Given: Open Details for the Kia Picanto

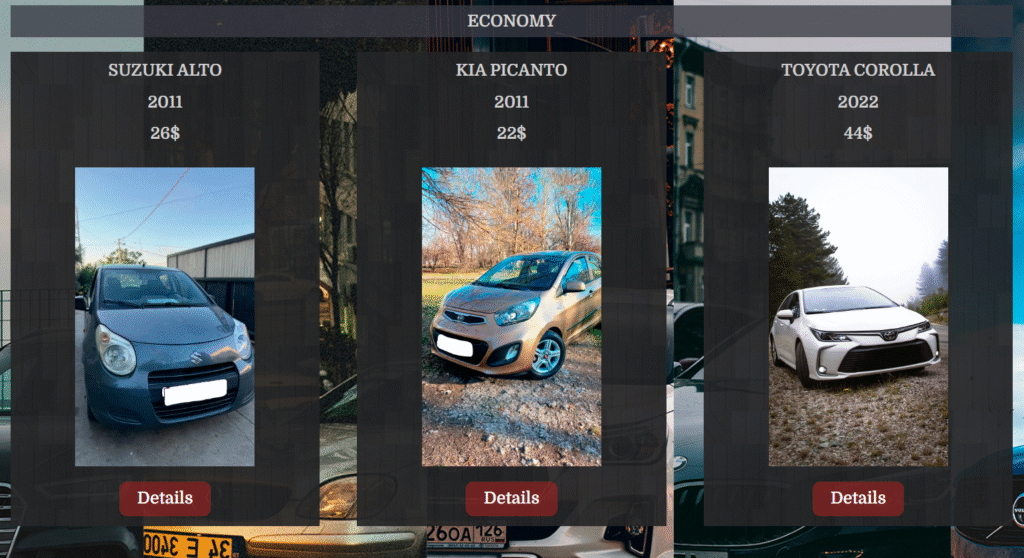Looking at the screenshot, I should (511, 498).
